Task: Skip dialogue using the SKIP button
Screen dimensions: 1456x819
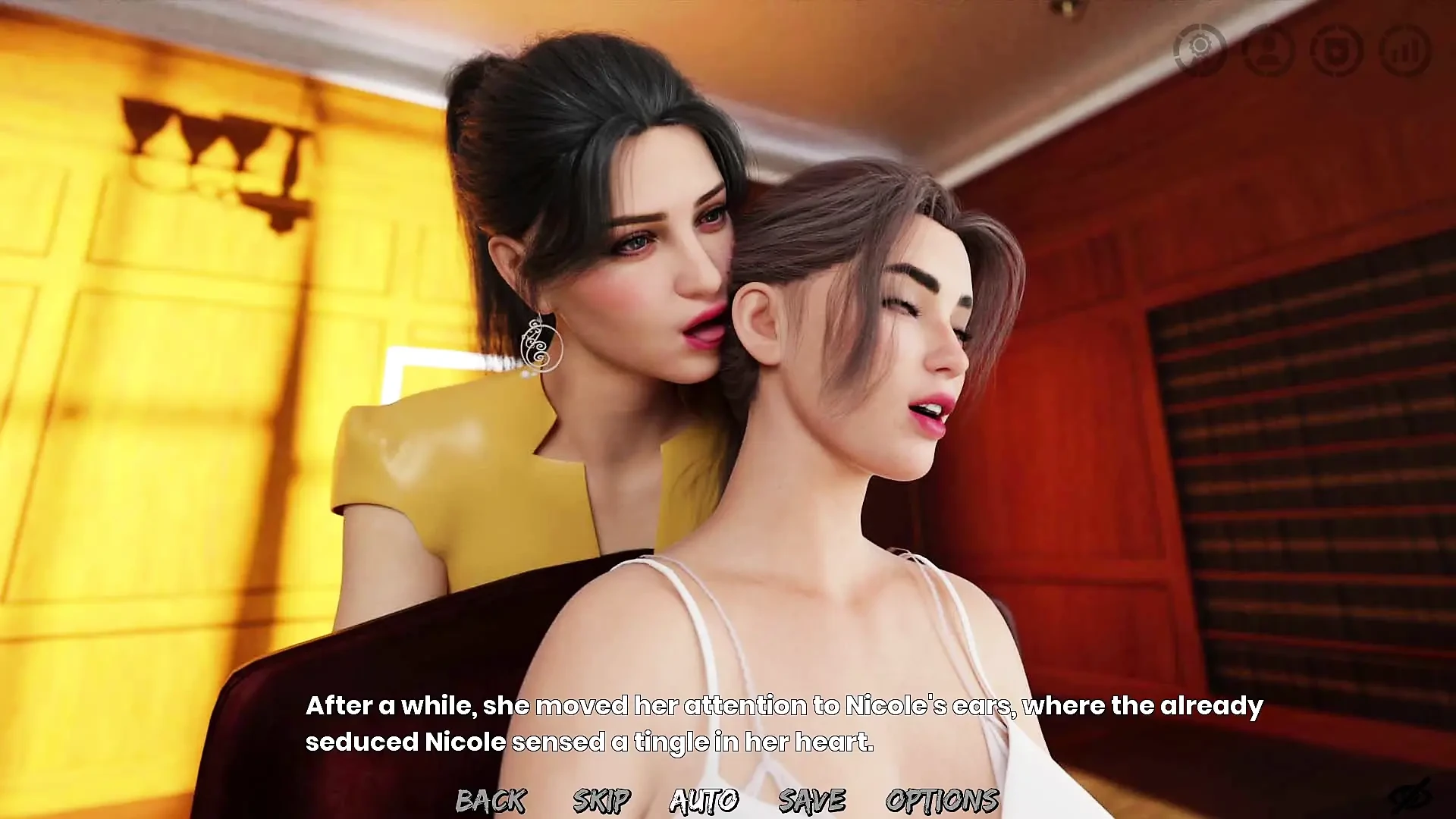Action: pos(601,800)
